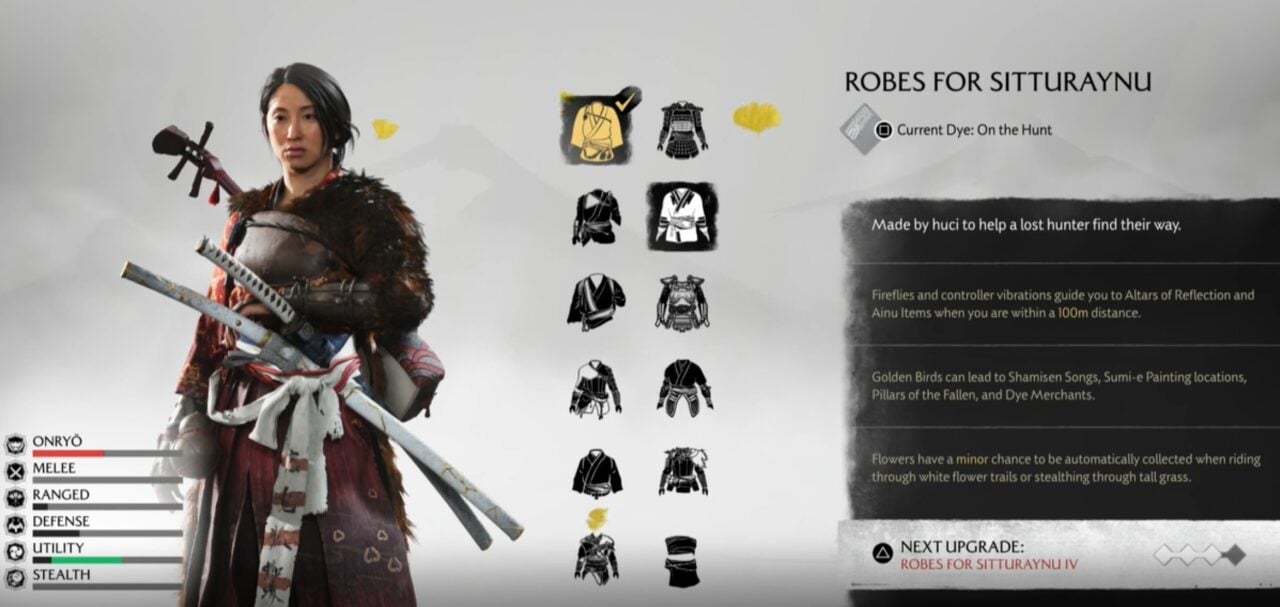Screen dimensions: 1280x607
Task: Select the black chest wrap outfit
Action: point(682,560)
